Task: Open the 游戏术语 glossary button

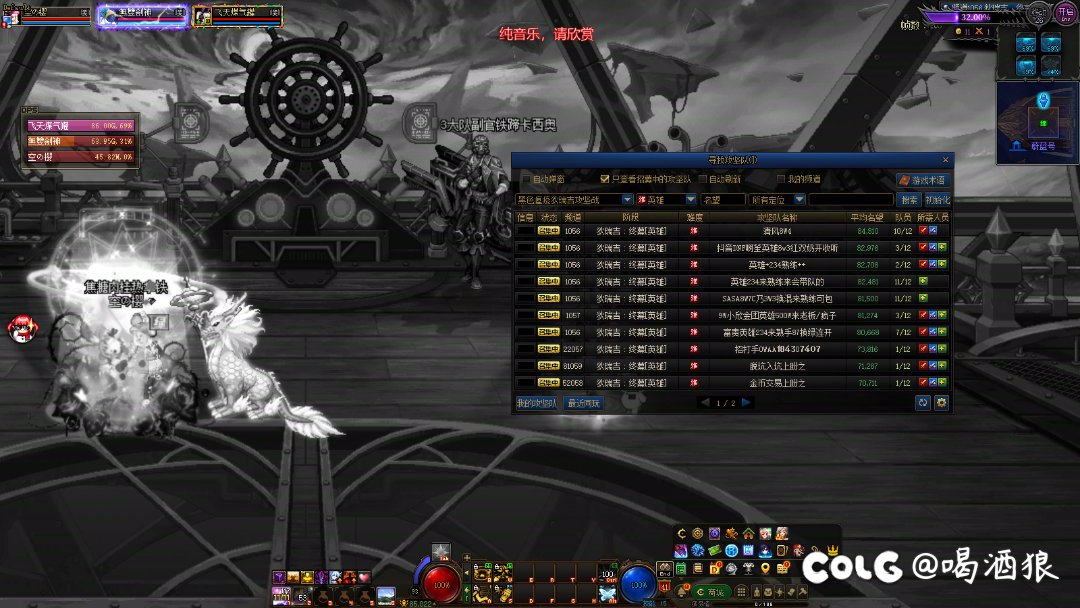Action: [x=922, y=180]
